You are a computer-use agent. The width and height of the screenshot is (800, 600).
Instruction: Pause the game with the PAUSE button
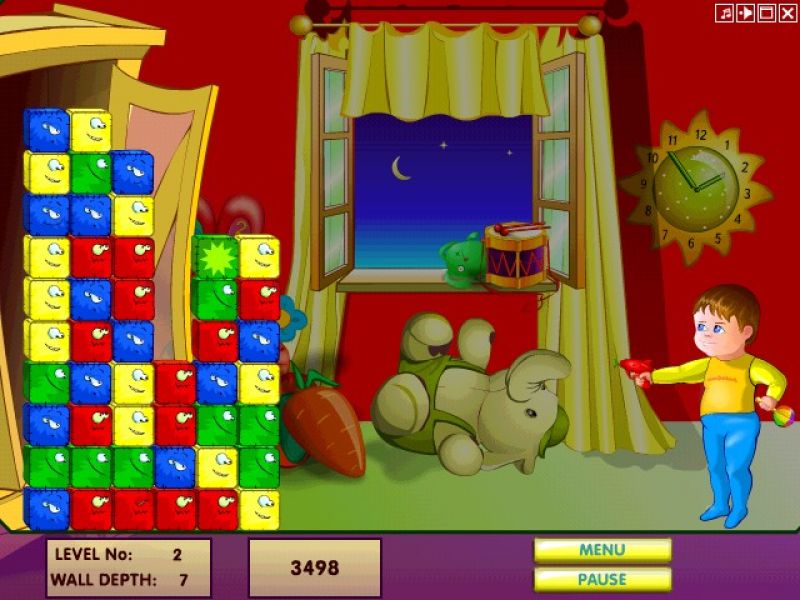click(x=602, y=579)
